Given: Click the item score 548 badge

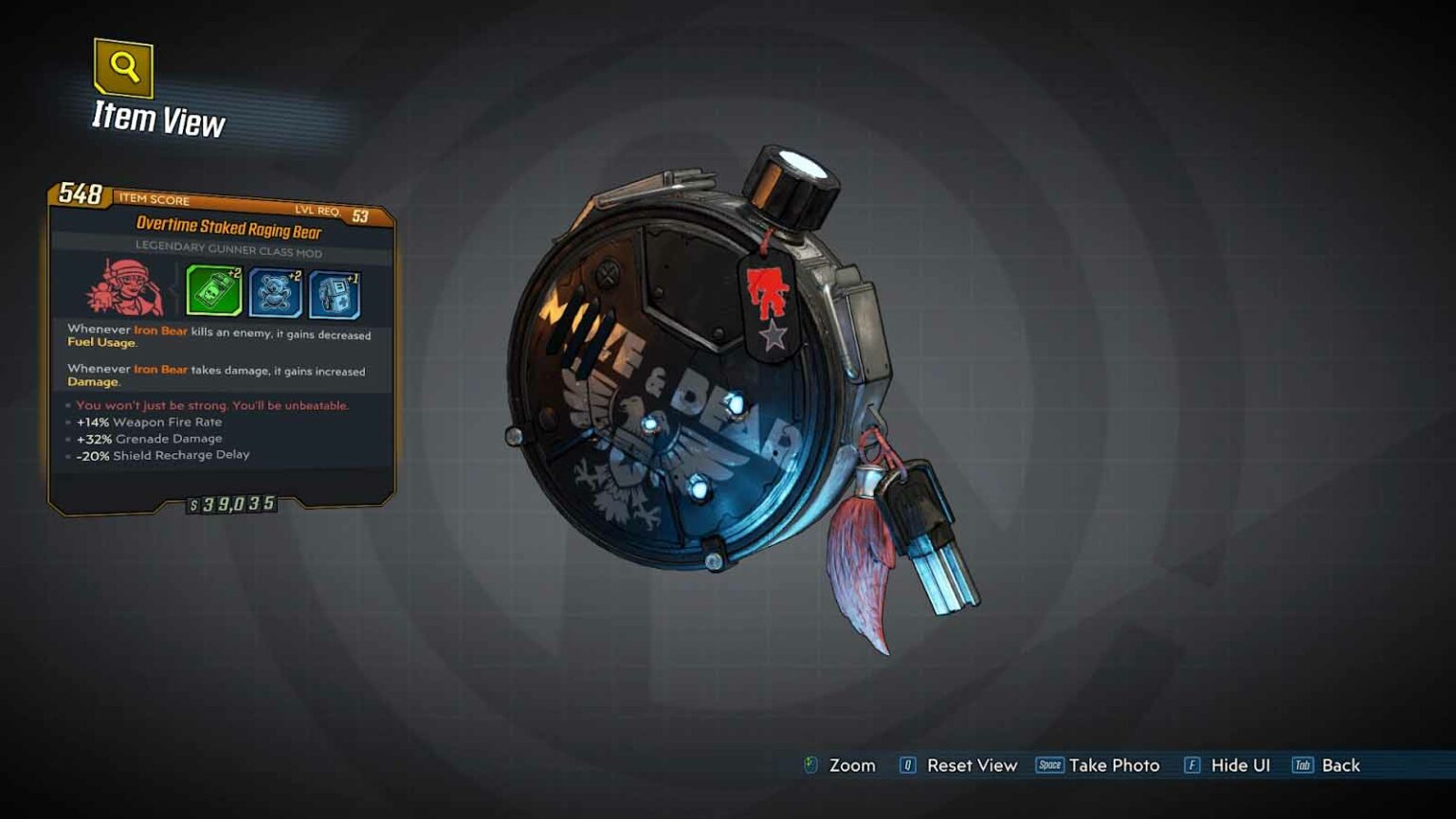Looking at the screenshot, I should [x=81, y=195].
